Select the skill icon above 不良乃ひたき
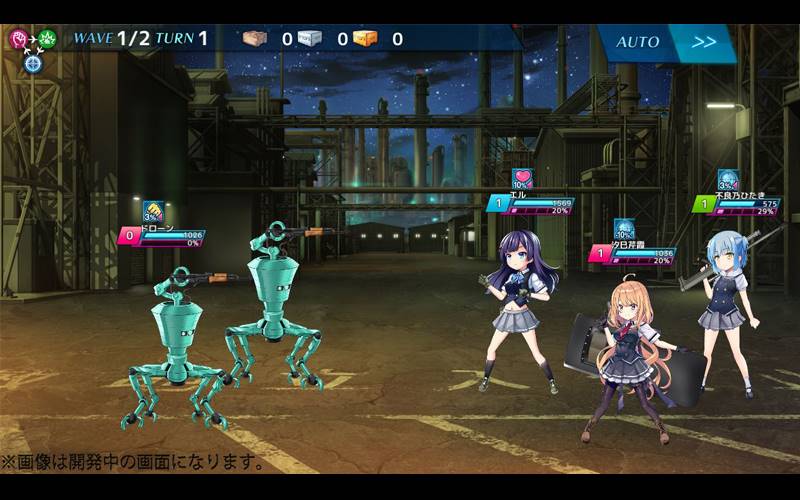The image size is (800, 500). click(727, 180)
